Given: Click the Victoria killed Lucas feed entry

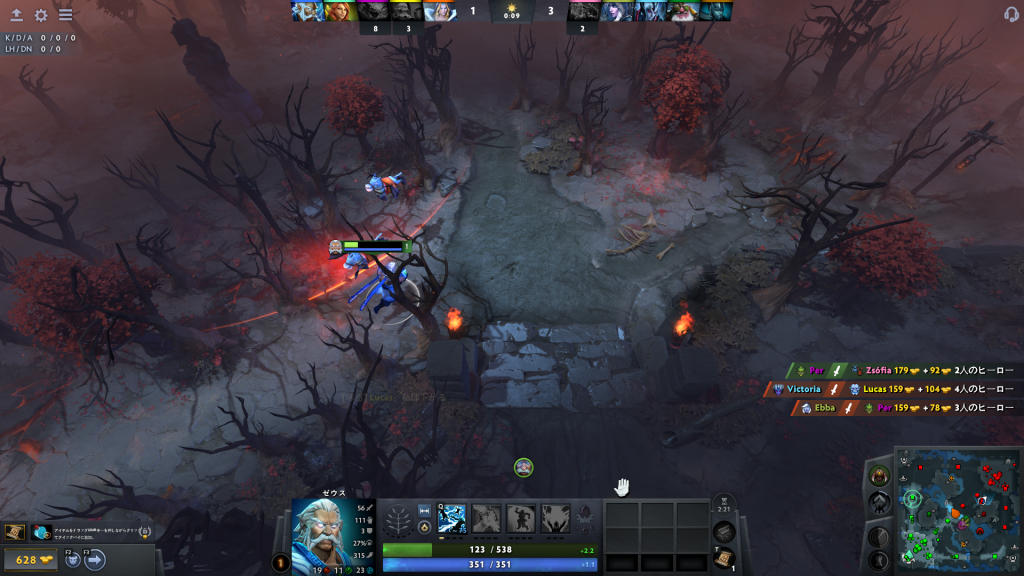Looking at the screenshot, I should click(890, 389).
